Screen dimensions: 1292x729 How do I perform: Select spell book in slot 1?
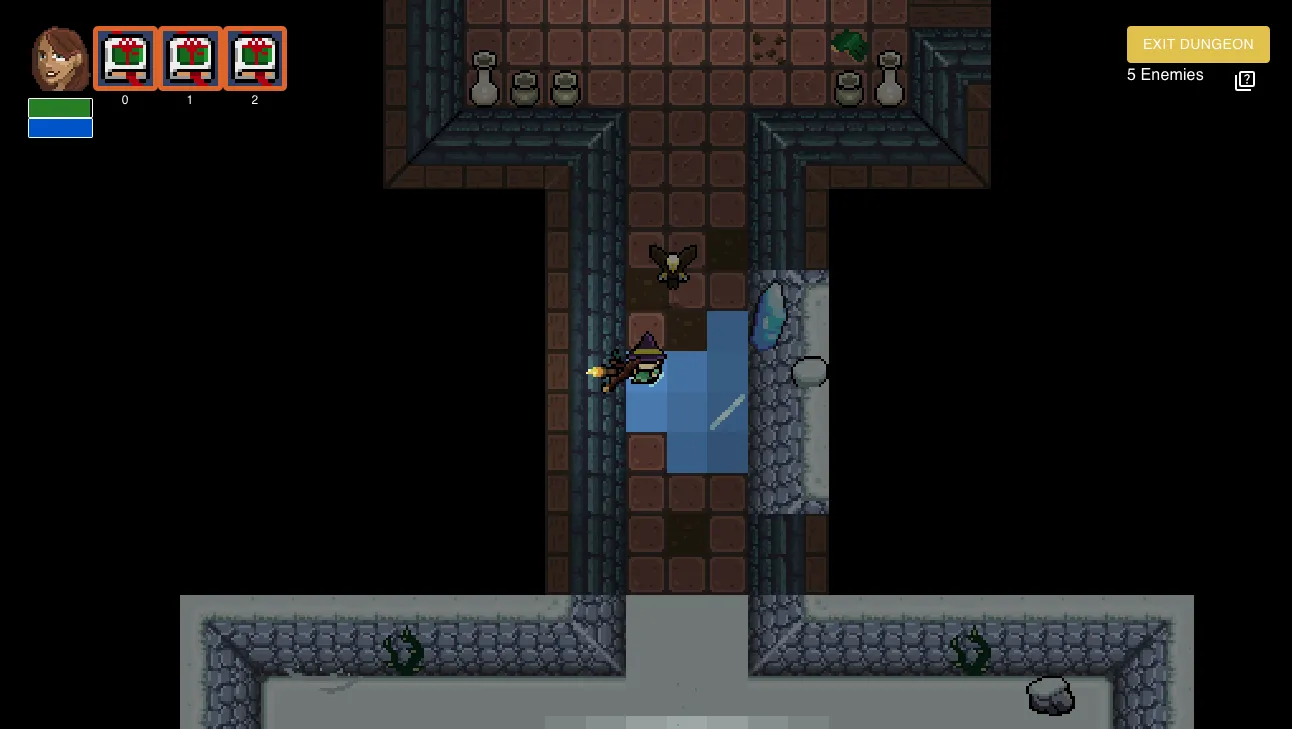click(190, 58)
